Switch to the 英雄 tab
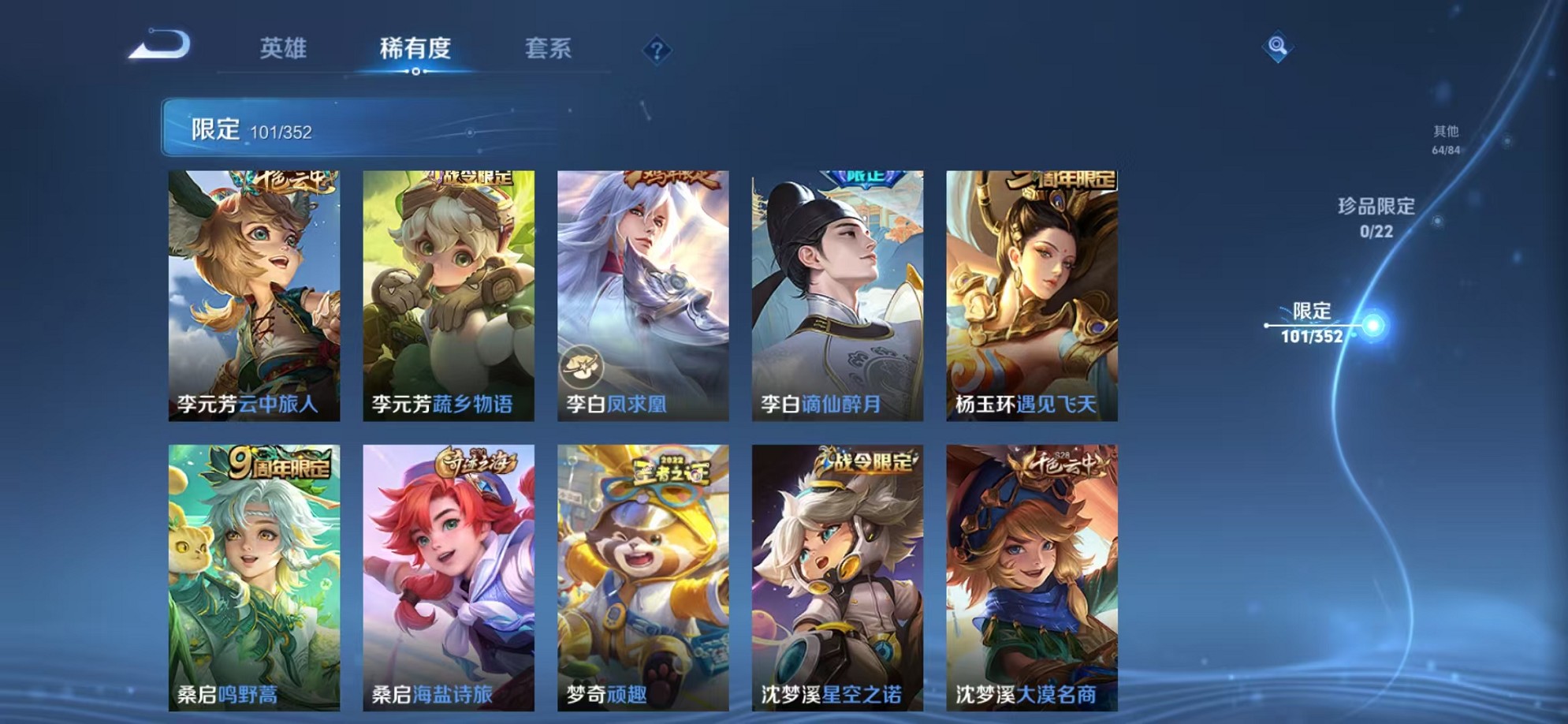This screenshot has width=1568, height=724. pyautogui.click(x=284, y=49)
